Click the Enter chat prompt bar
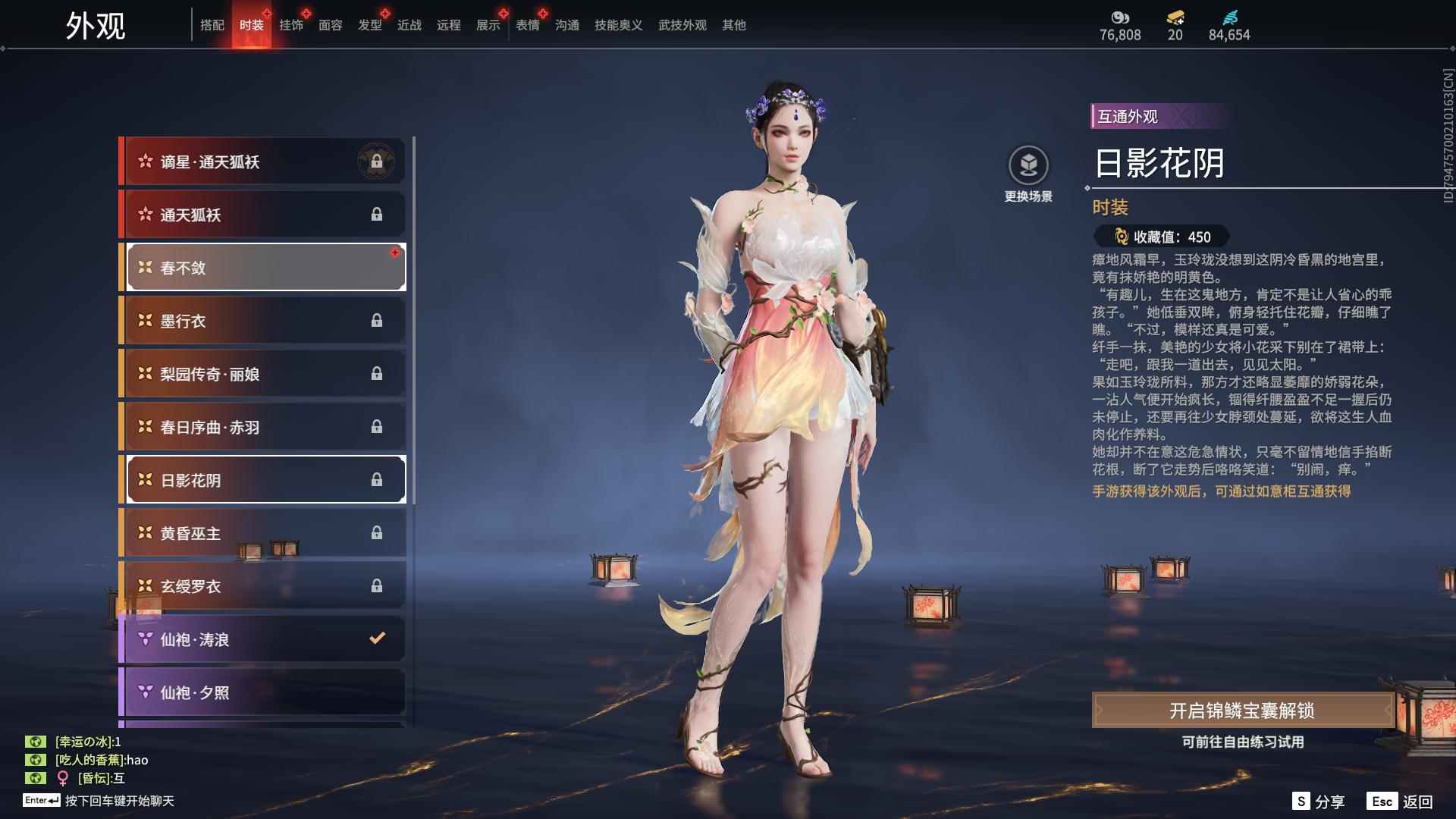 tap(99, 802)
